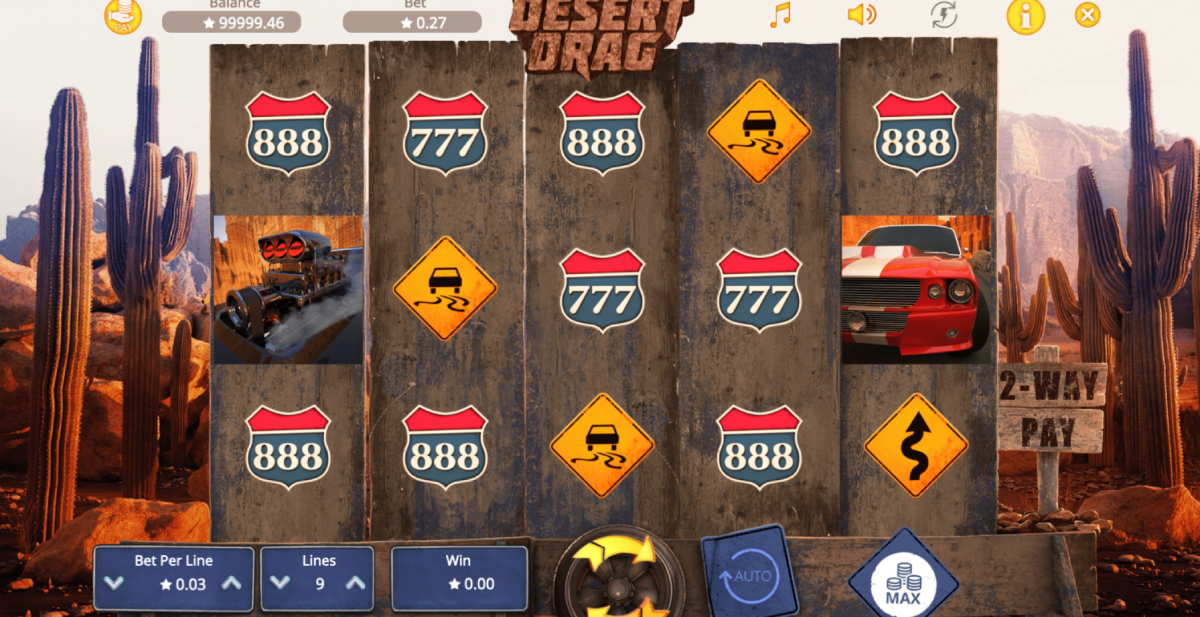Toggle the music note icon
The height and width of the screenshot is (617, 1200).
click(779, 14)
